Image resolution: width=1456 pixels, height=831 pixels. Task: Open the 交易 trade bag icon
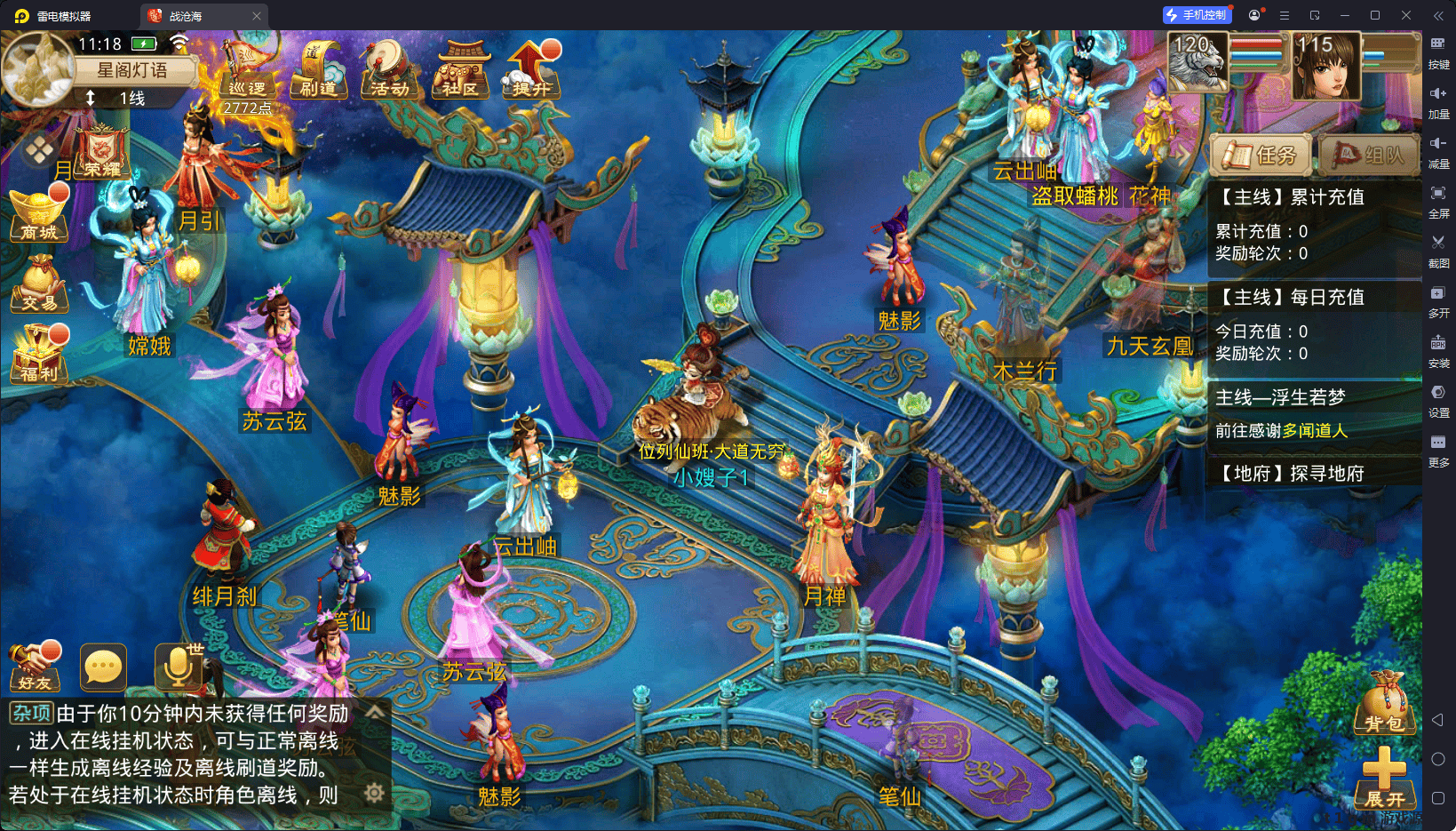pyautogui.click(x=39, y=284)
